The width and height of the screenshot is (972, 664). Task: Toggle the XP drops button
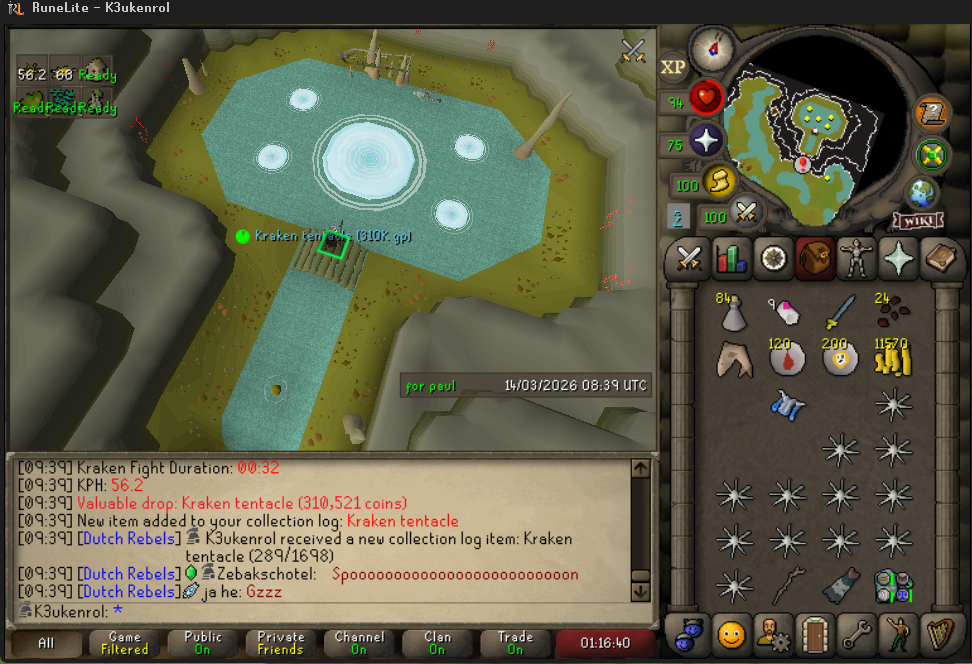(x=673, y=67)
